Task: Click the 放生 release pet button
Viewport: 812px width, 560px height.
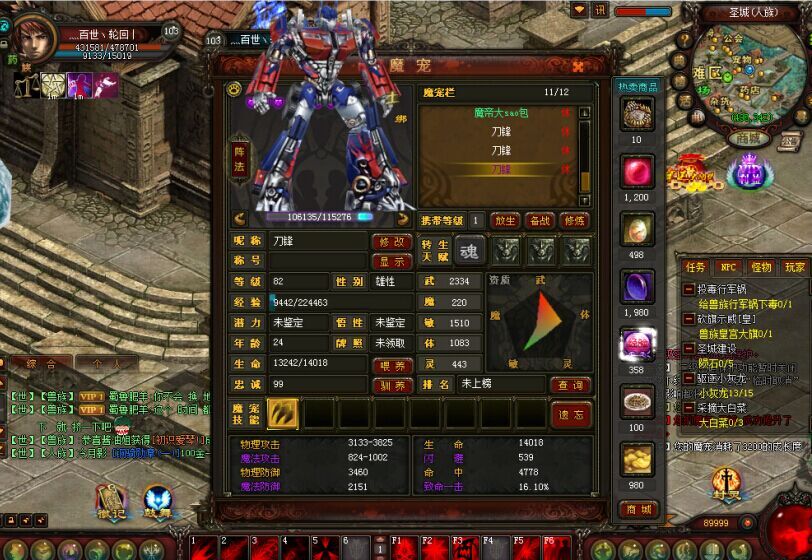Action: (506, 220)
